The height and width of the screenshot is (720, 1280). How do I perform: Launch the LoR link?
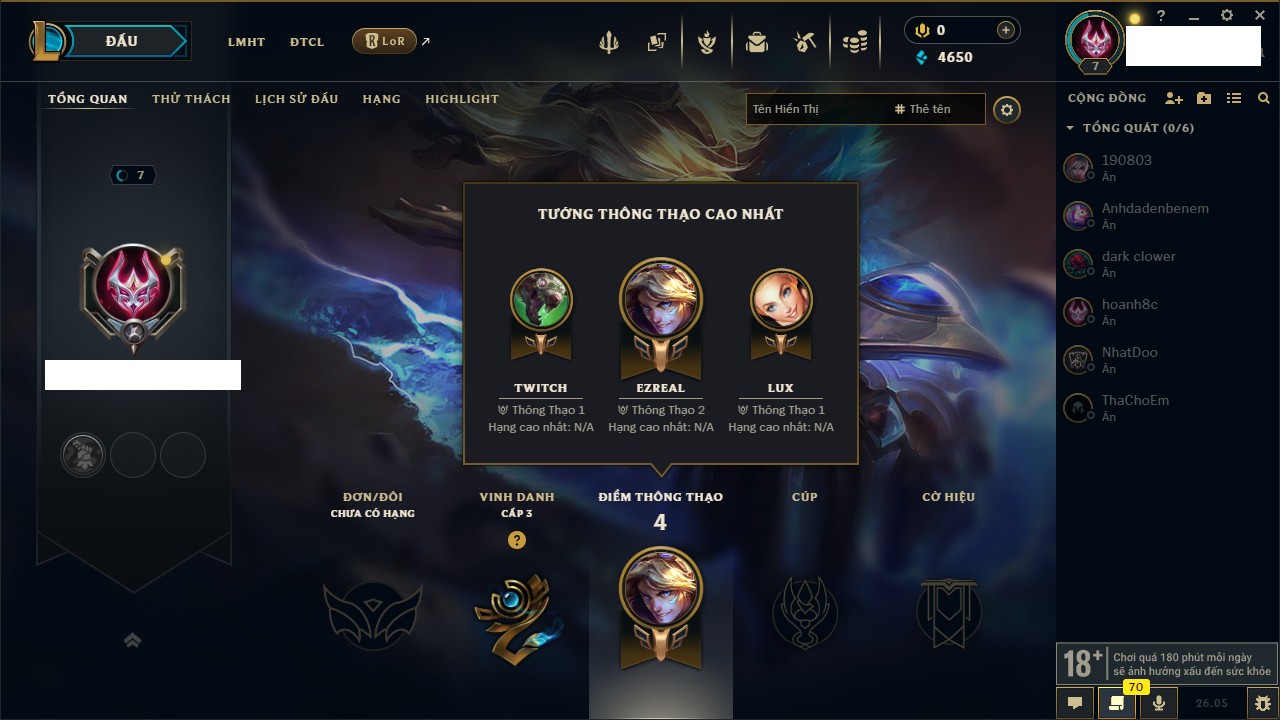[385, 41]
